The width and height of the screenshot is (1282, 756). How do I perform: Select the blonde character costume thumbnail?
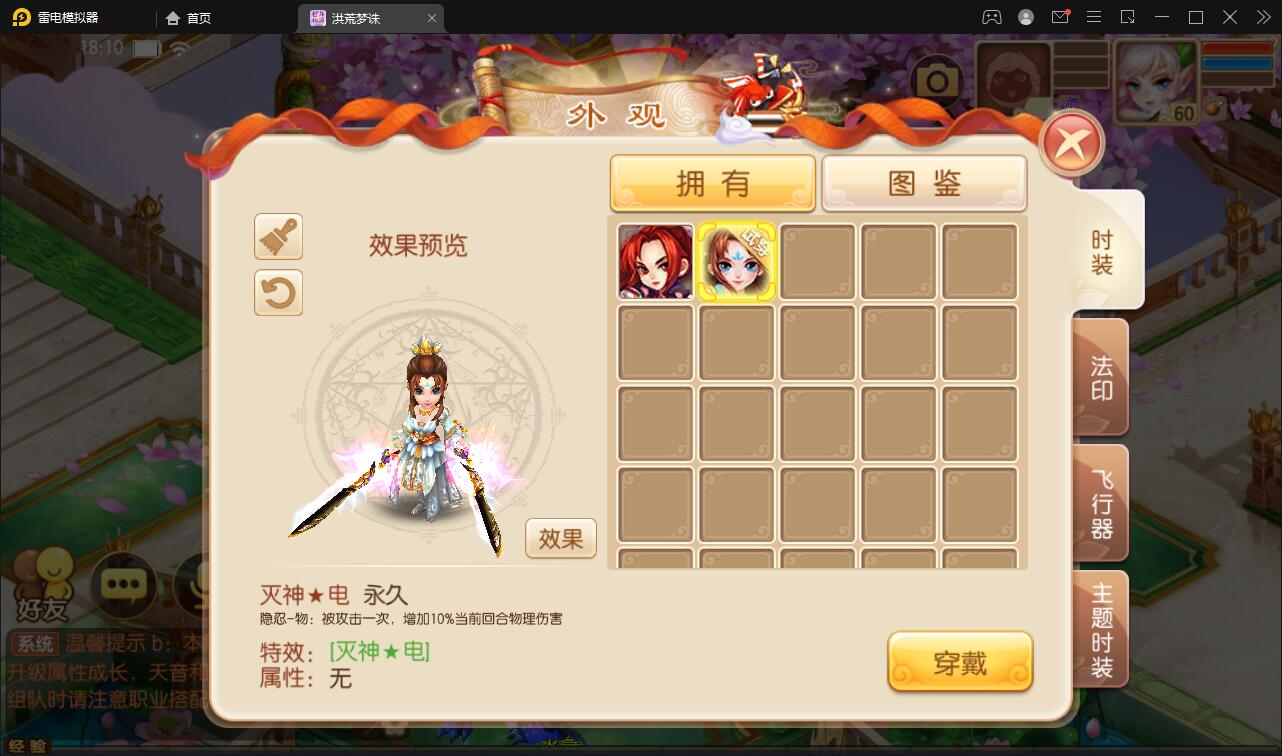(735, 261)
